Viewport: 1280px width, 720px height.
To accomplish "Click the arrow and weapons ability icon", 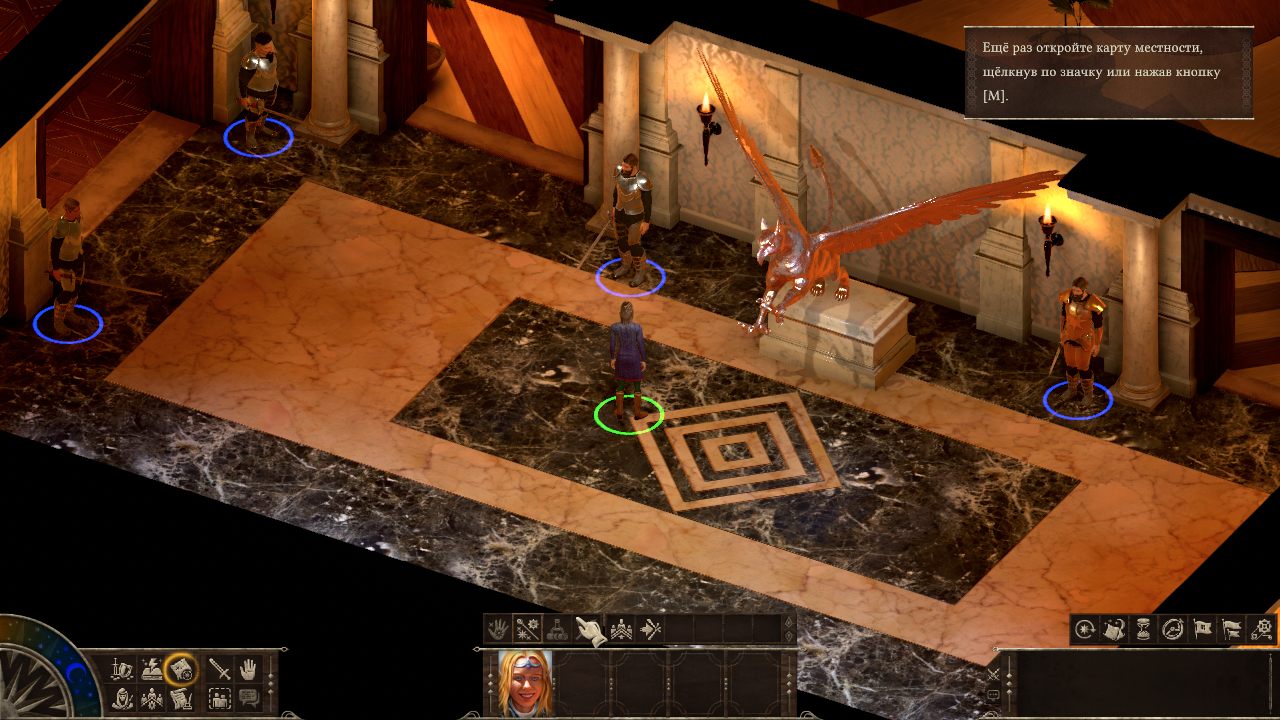I will 651,629.
